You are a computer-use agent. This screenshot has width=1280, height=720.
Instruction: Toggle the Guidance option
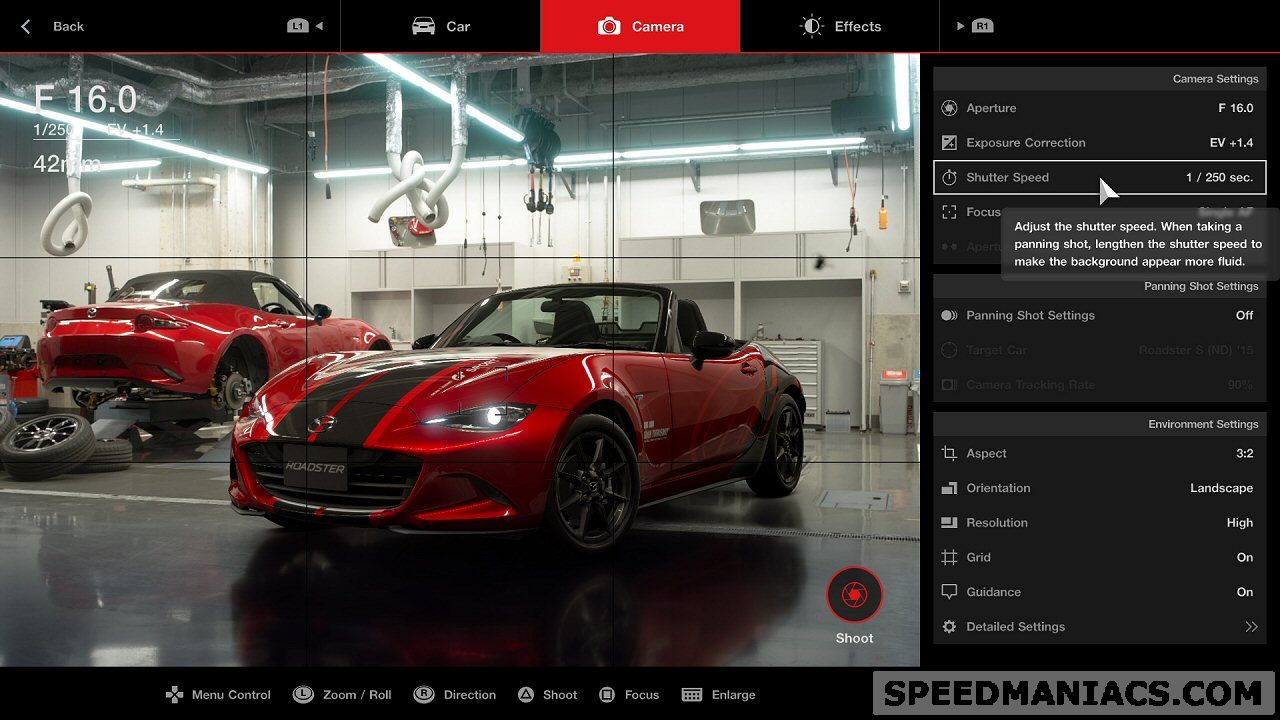click(x=1099, y=592)
